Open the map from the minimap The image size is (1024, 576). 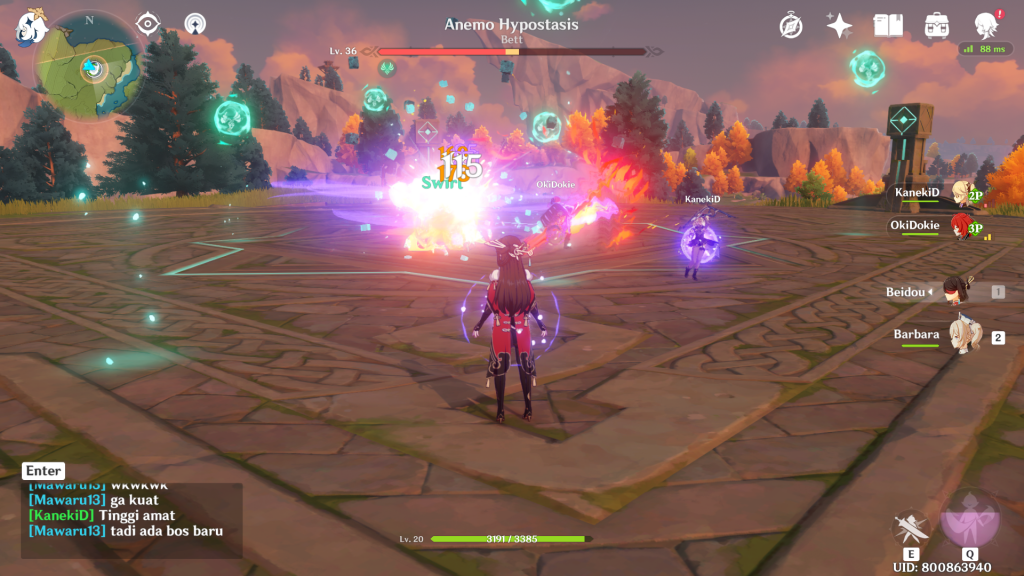tap(89, 67)
